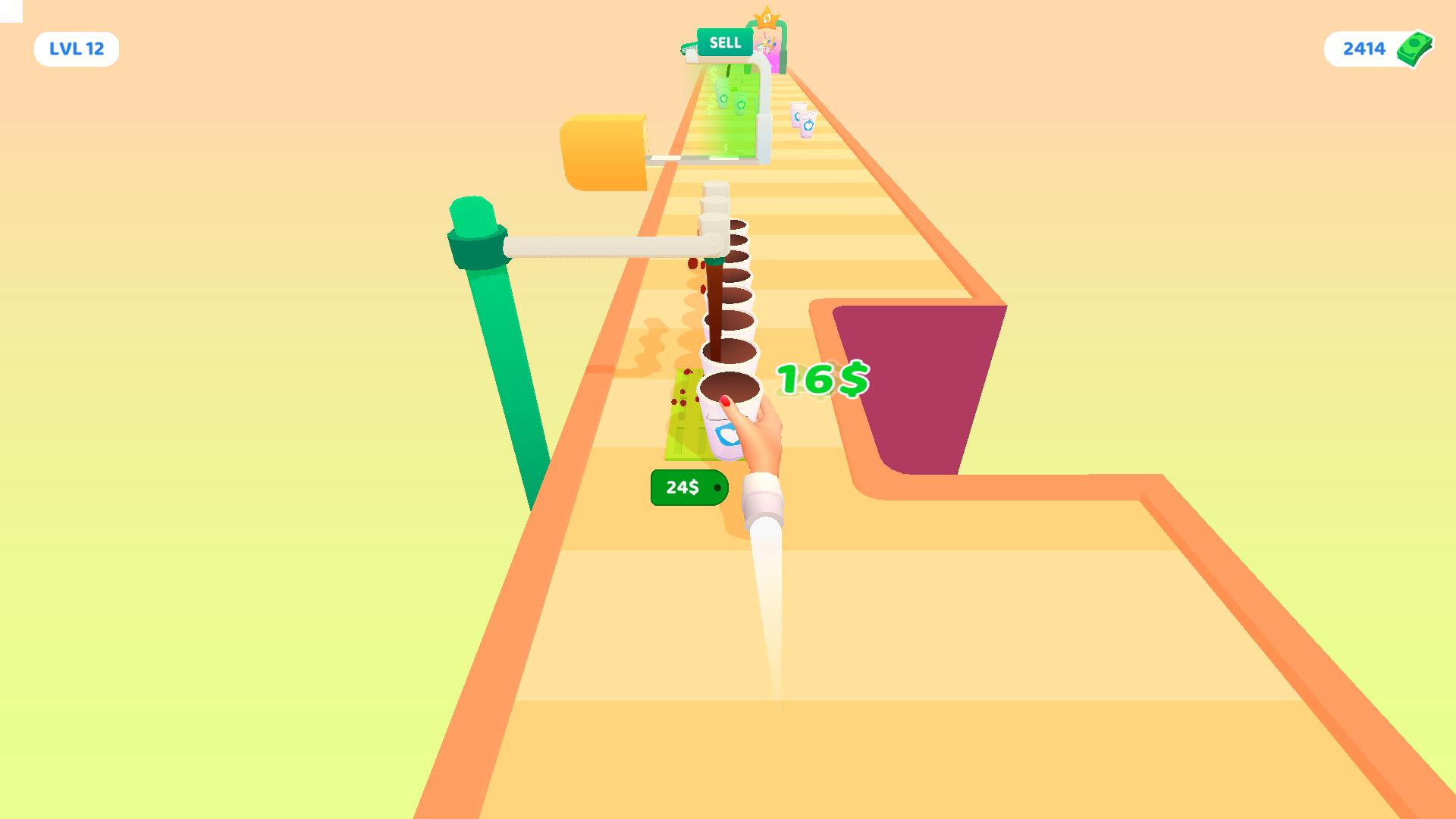This screenshot has height=819, width=1456.
Task: Tap the green money stack icon
Action: (x=1415, y=48)
